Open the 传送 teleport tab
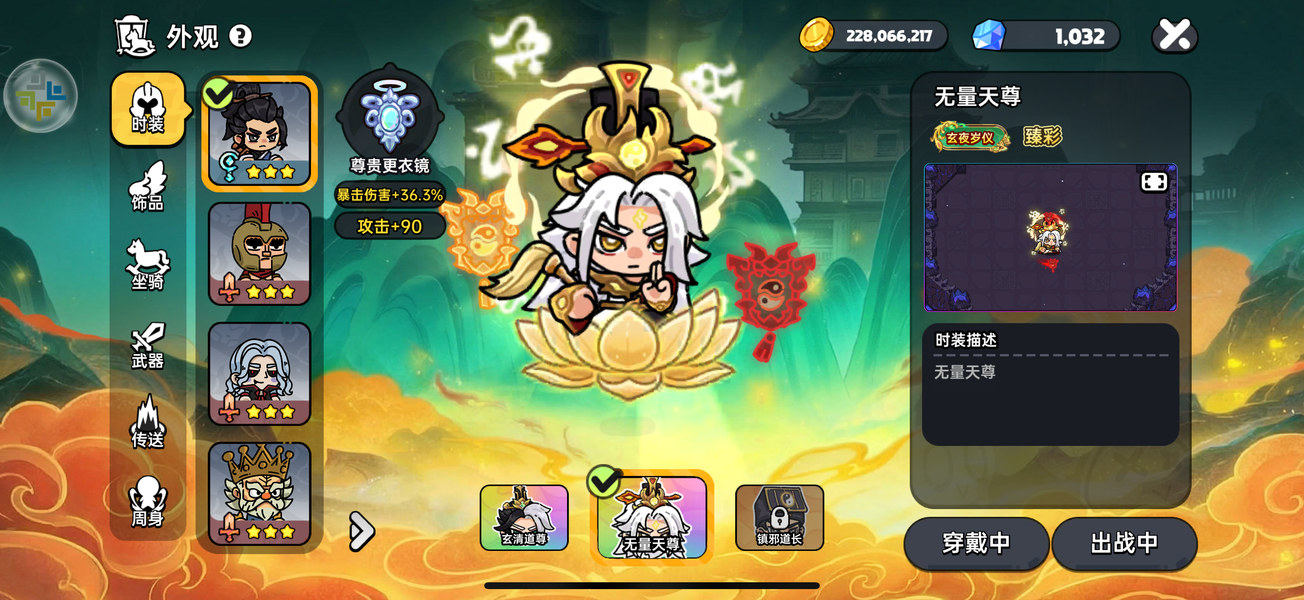Image resolution: width=1304 pixels, height=600 pixels. 148,423
